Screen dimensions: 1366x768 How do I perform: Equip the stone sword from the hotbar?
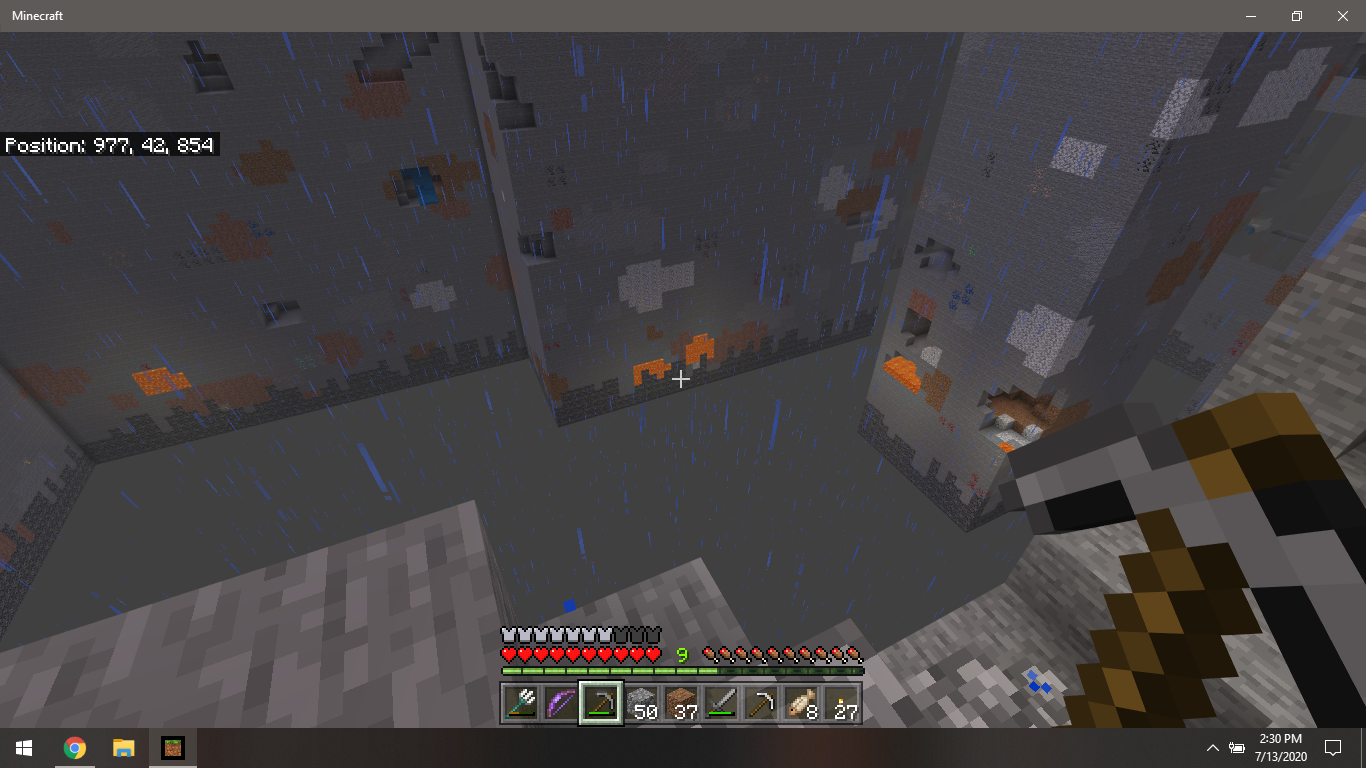click(x=721, y=703)
